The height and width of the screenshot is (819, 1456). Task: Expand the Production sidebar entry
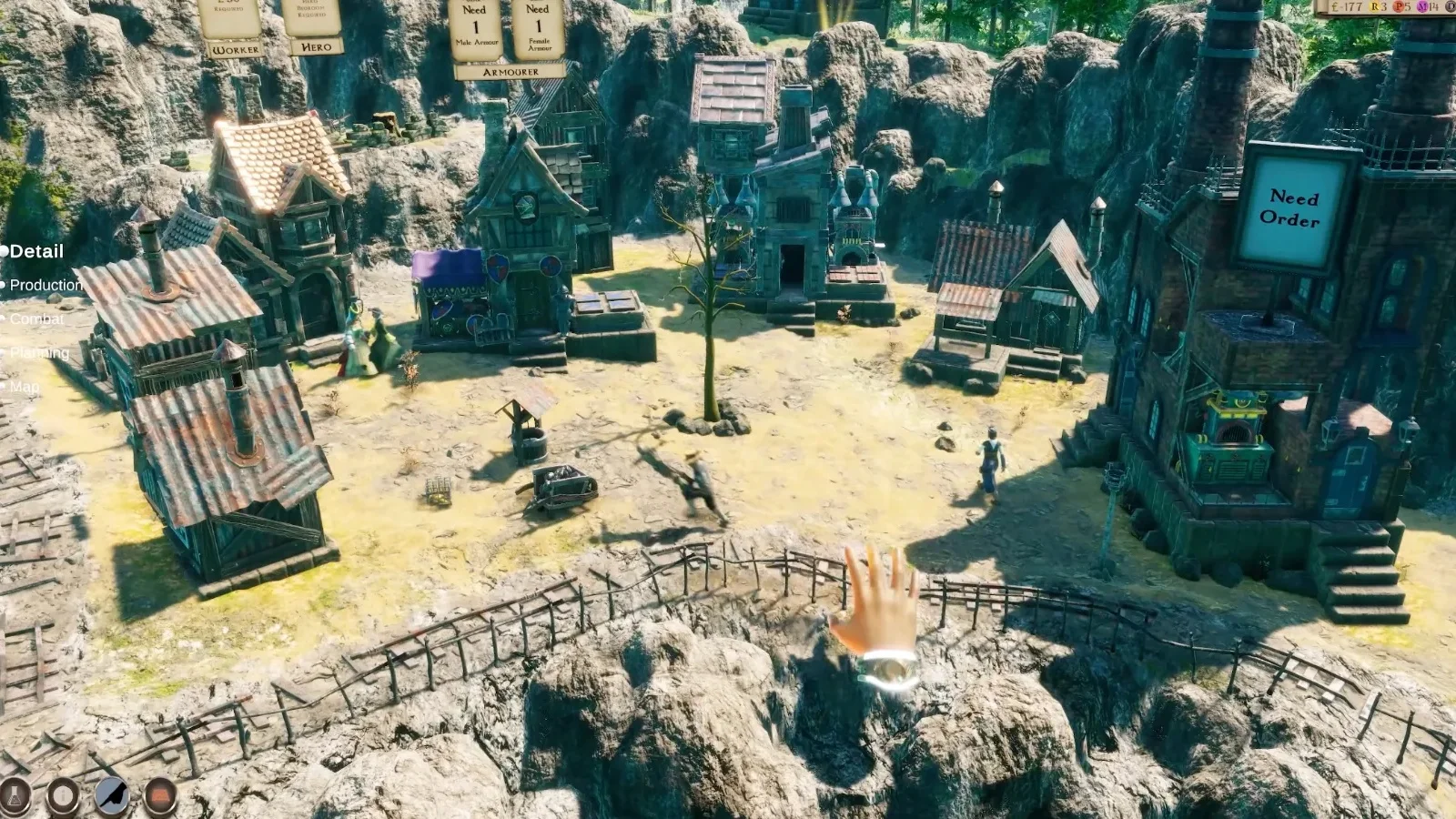(x=46, y=285)
